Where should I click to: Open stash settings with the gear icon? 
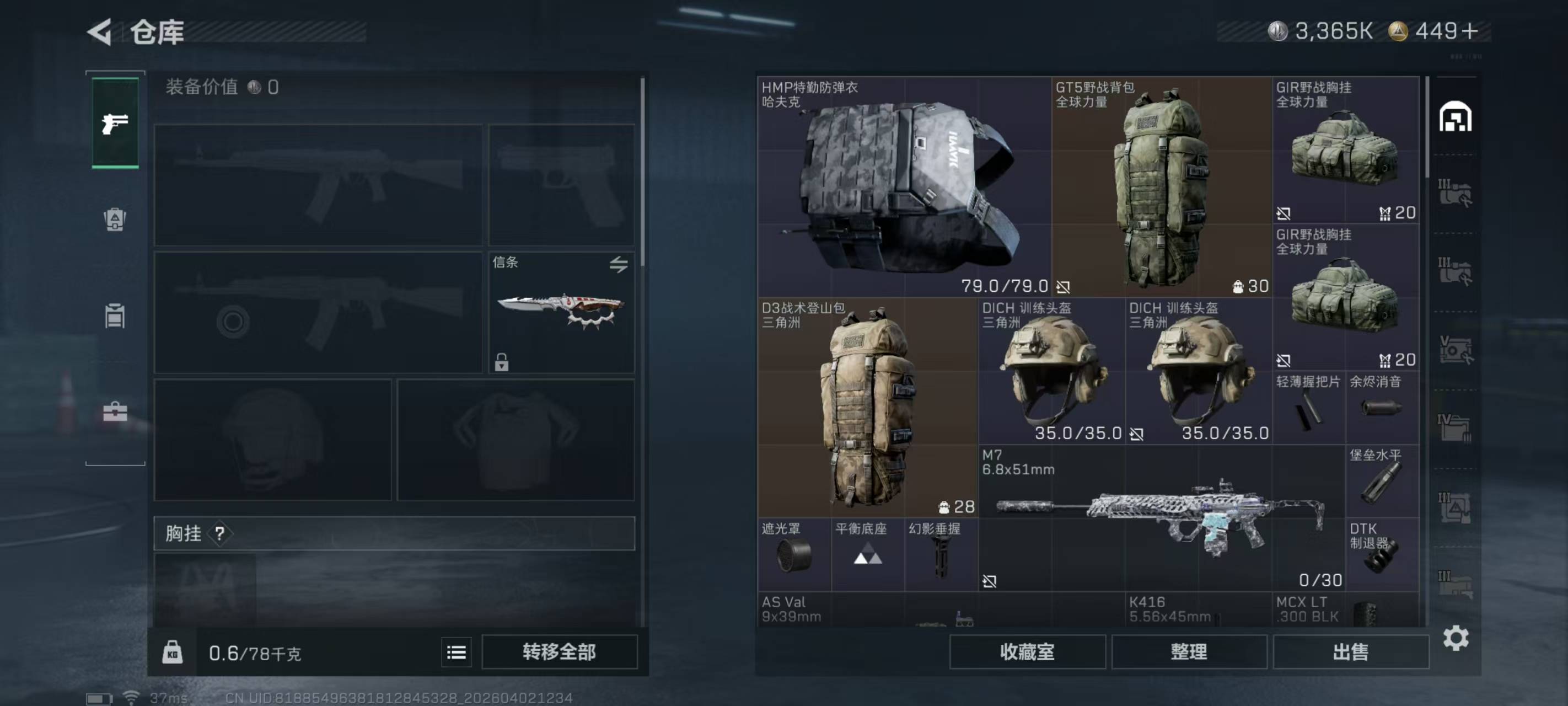point(1456,638)
